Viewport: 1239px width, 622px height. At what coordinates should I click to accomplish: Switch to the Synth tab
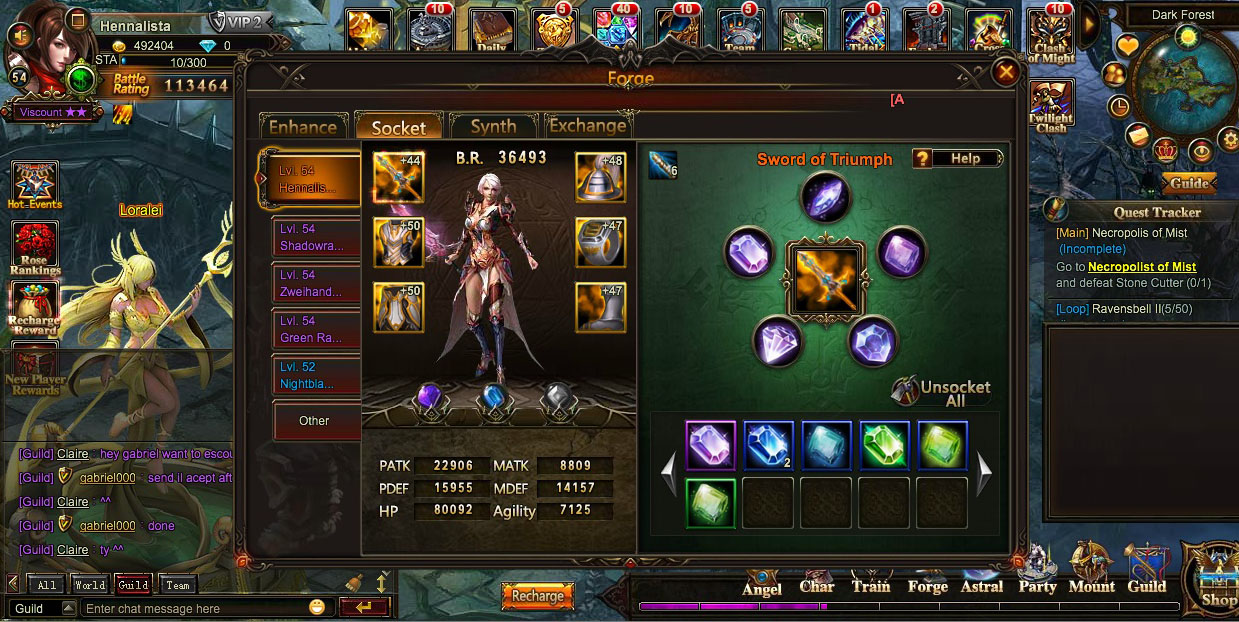pyautogui.click(x=493, y=127)
